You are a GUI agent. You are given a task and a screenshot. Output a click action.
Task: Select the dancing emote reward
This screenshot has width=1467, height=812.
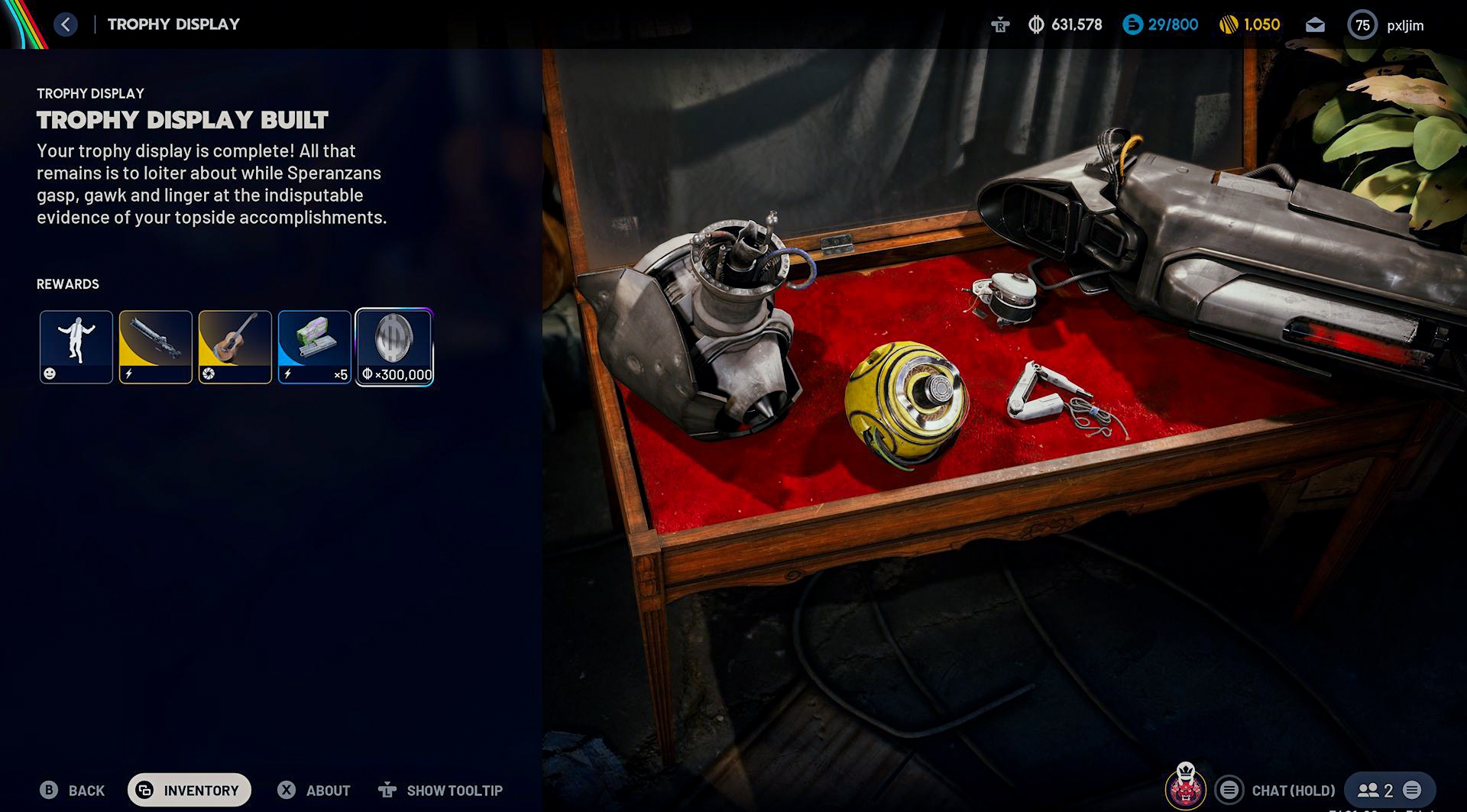pyautogui.click(x=76, y=347)
